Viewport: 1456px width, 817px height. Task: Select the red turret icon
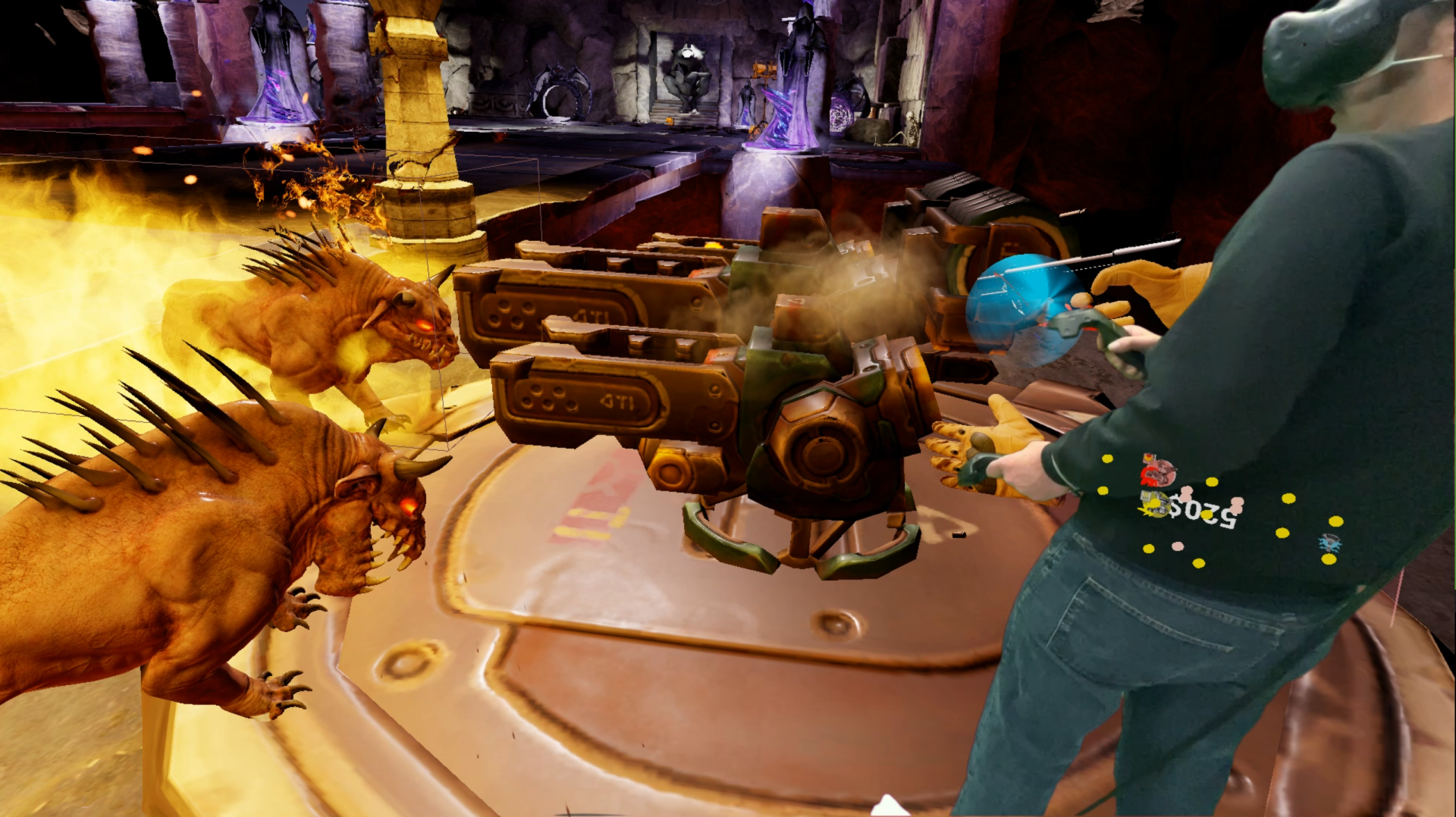(1157, 471)
